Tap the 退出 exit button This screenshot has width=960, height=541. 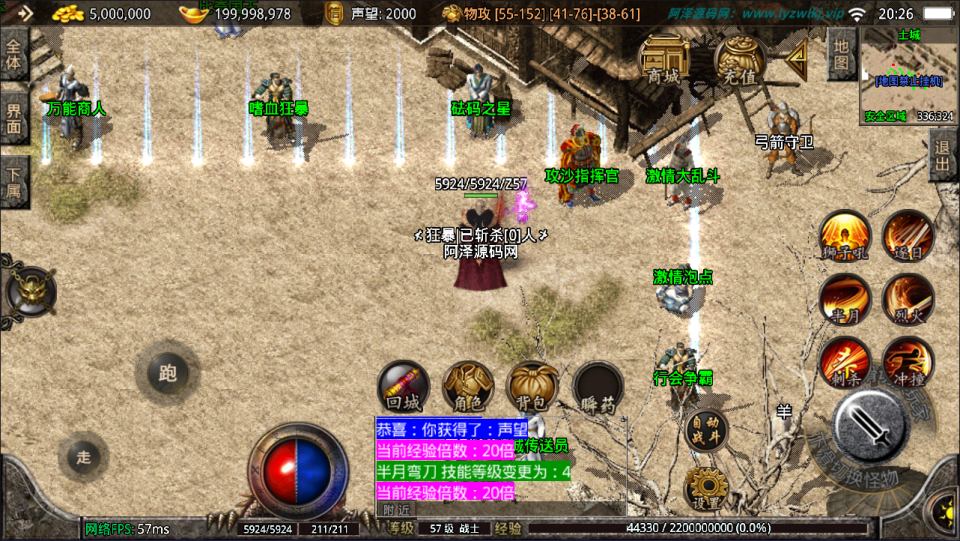(942, 156)
